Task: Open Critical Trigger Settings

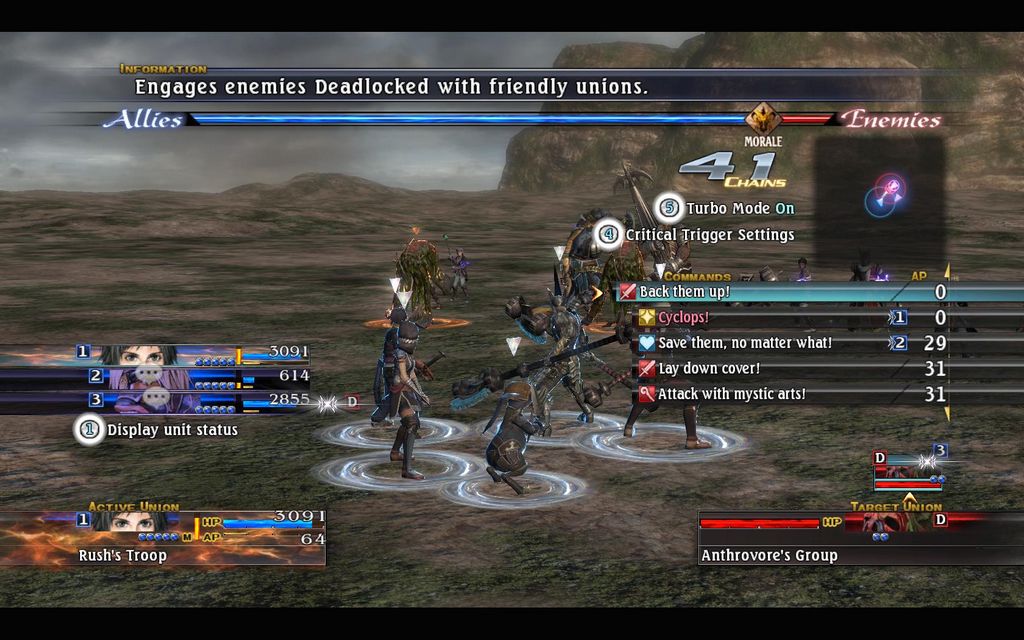Action: tap(709, 235)
